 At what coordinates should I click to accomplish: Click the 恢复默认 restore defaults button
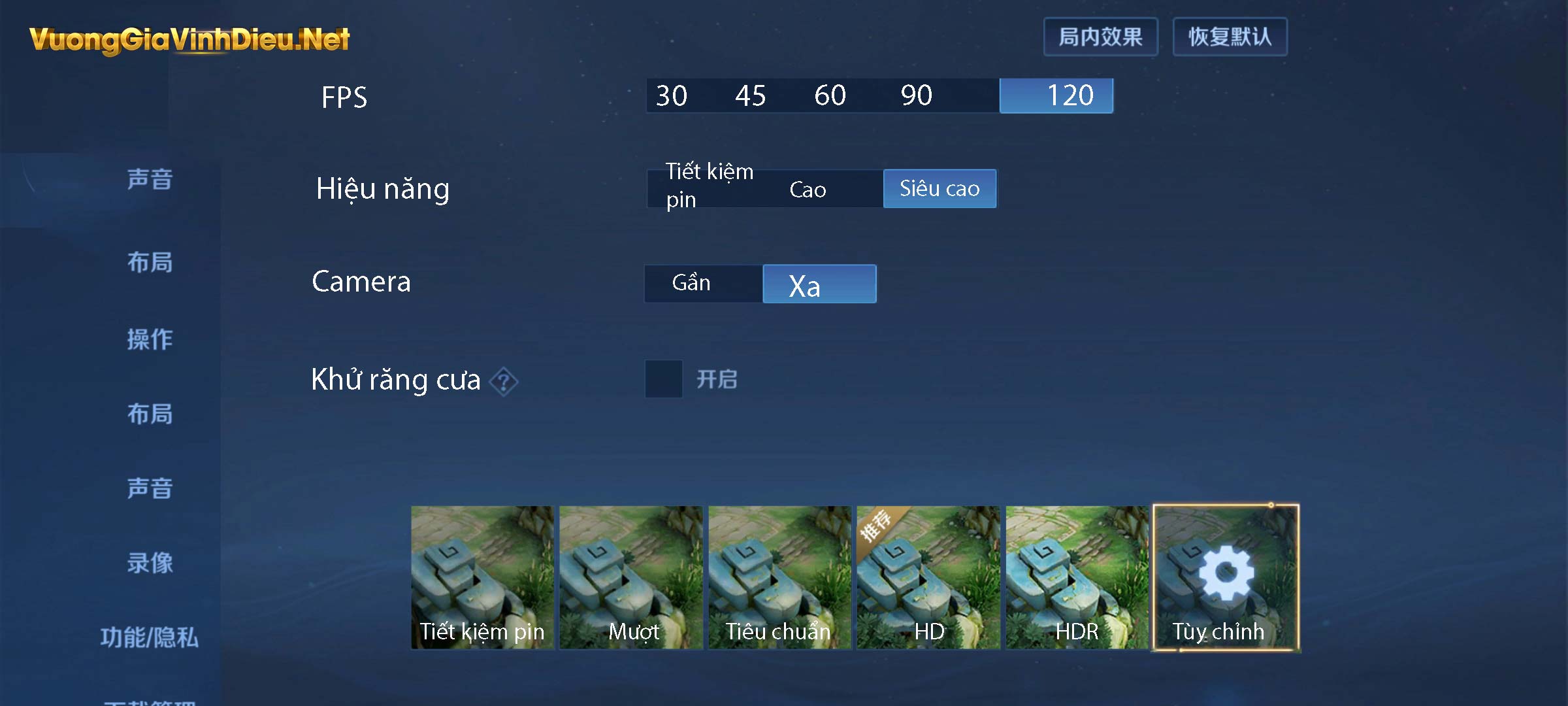[x=1230, y=37]
